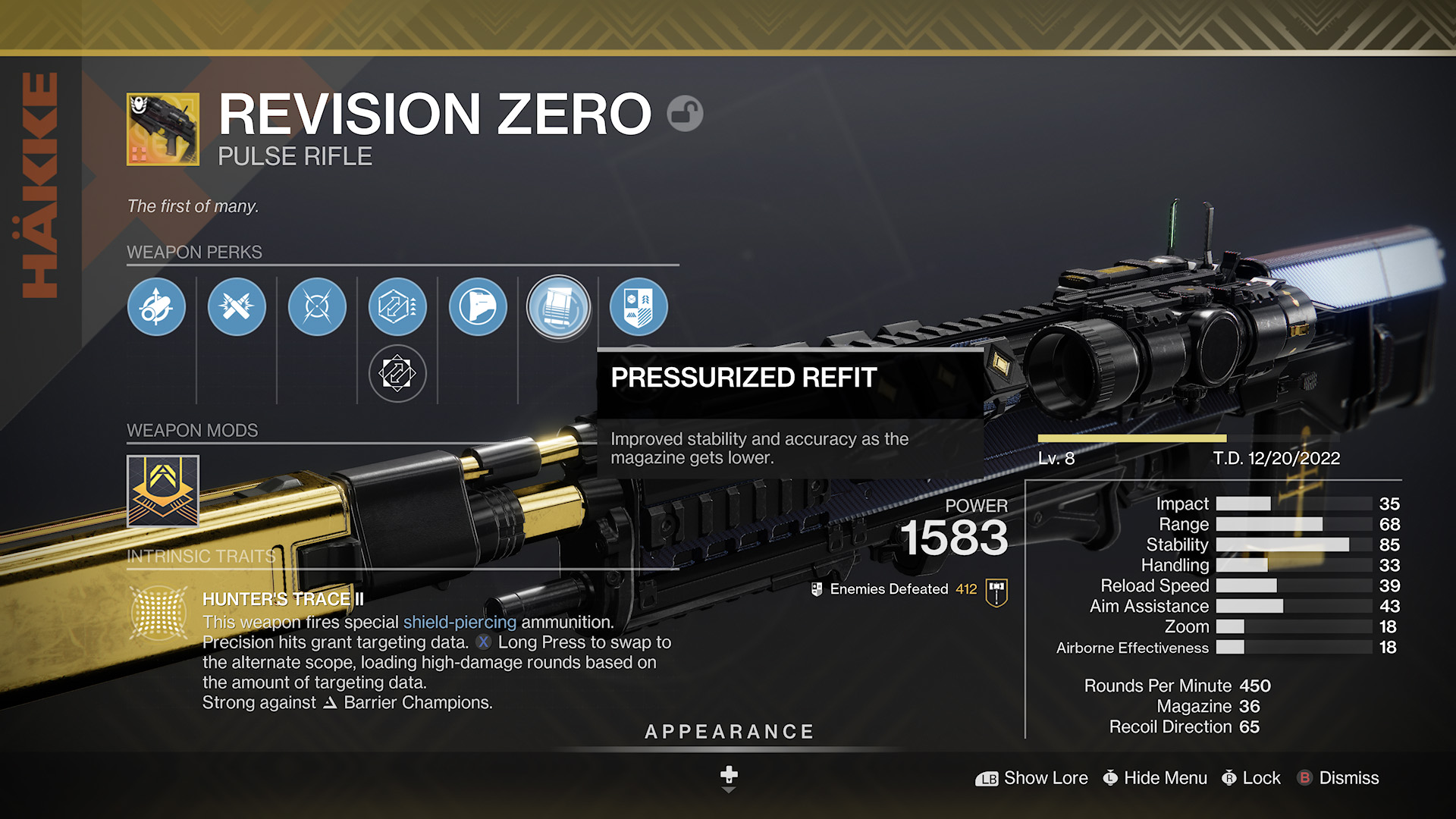Viewport: 1456px width, 819px height.
Task: Inspect the Hunter's Trace II intrinsic trait
Action: click(x=159, y=612)
